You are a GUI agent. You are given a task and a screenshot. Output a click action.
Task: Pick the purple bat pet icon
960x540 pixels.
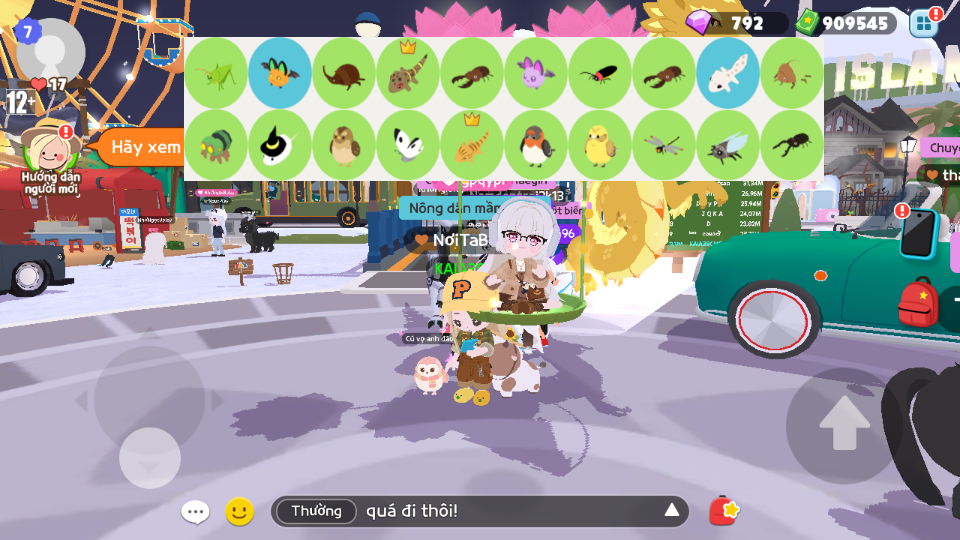coord(536,73)
